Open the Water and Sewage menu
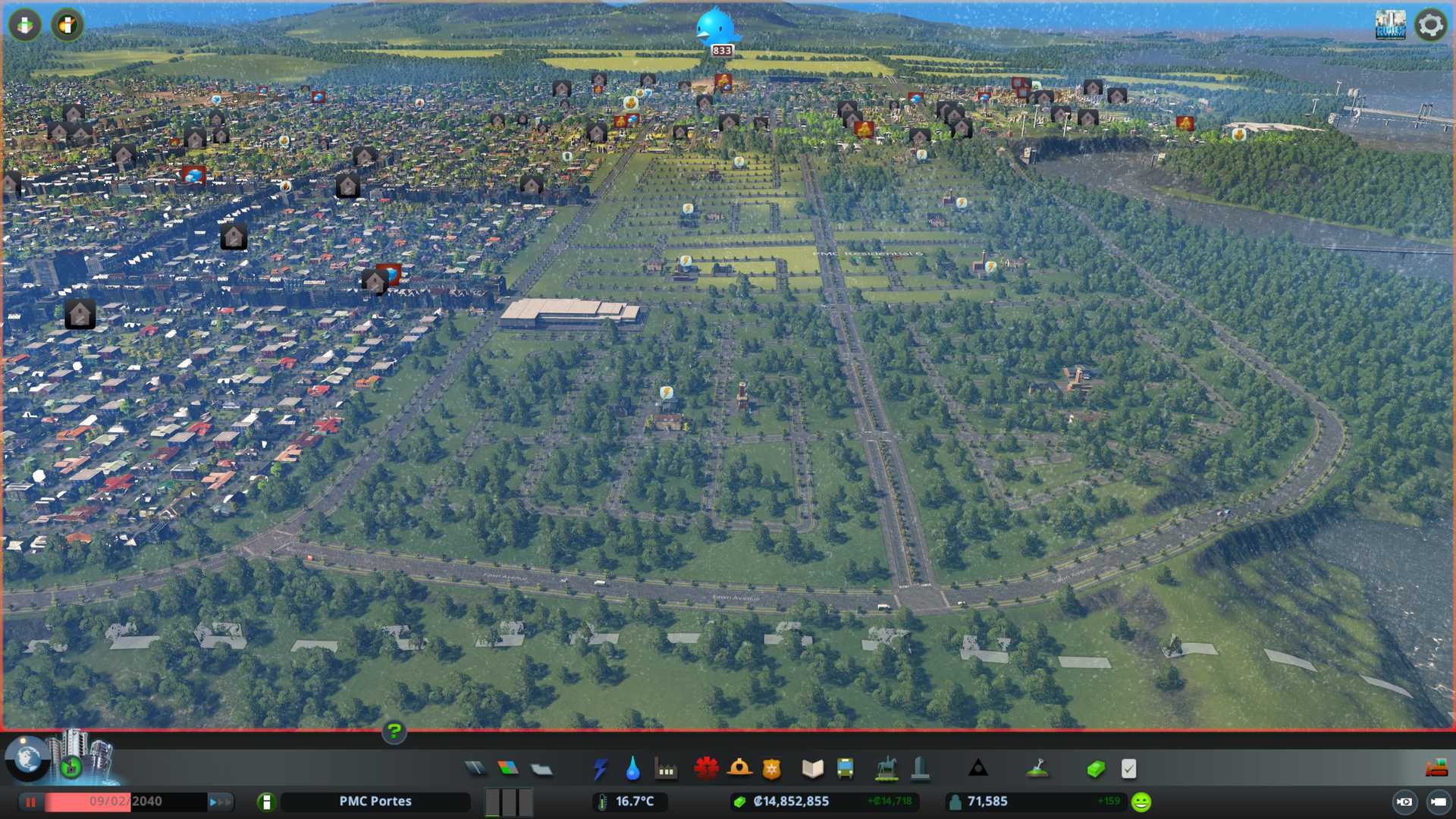1456x819 pixels. point(632,769)
